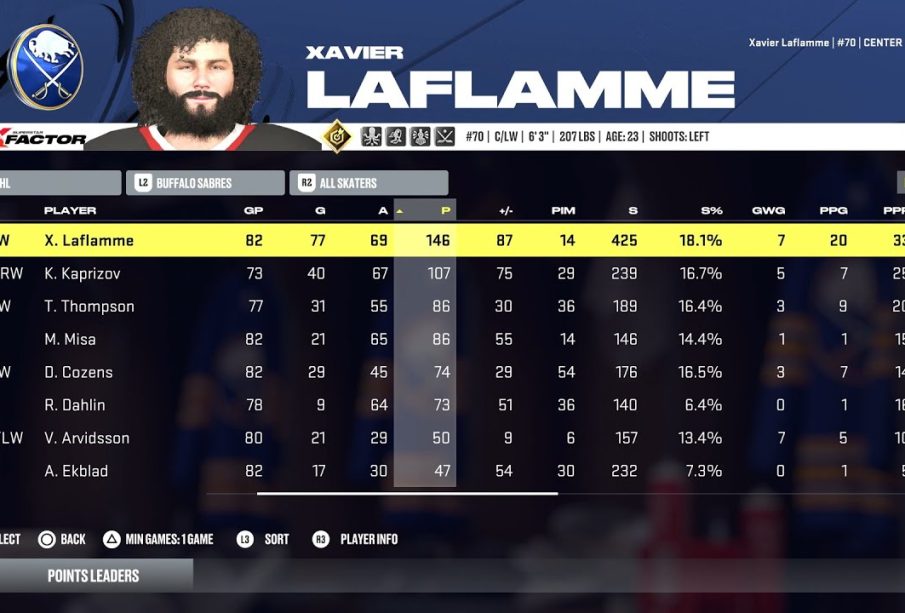The width and height of the screenshot is (905, 613).
Task: Sort by the GP column header
Action: point(254,211)
